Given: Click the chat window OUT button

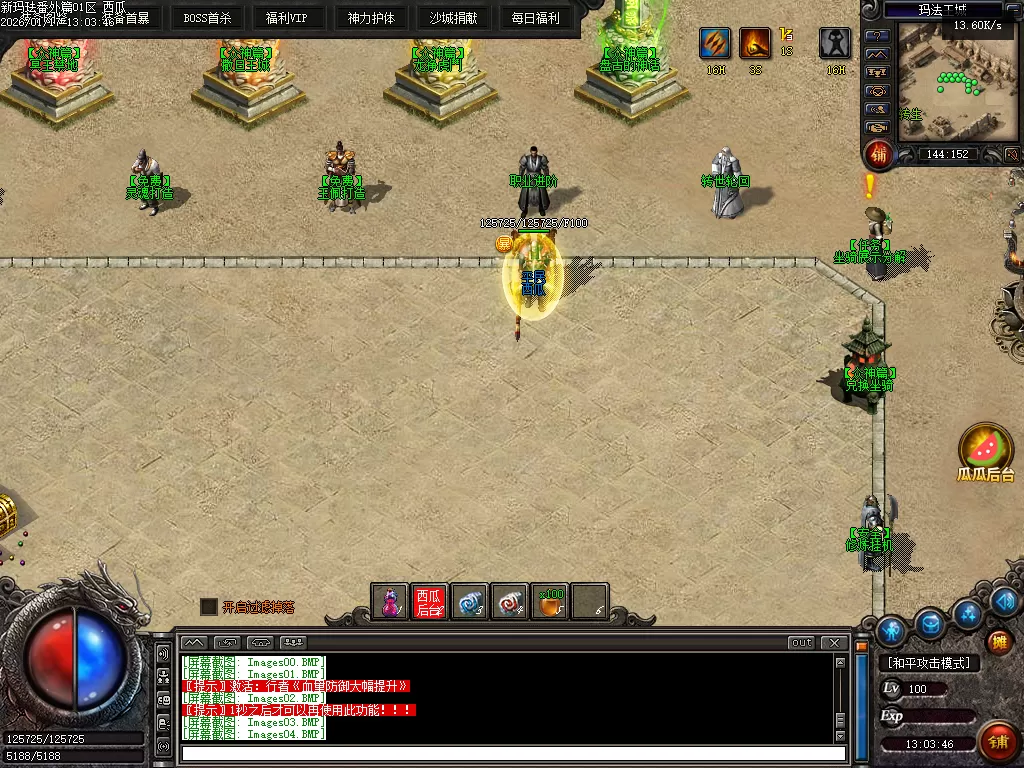Looking at the screenshot, I should [801, 642].
